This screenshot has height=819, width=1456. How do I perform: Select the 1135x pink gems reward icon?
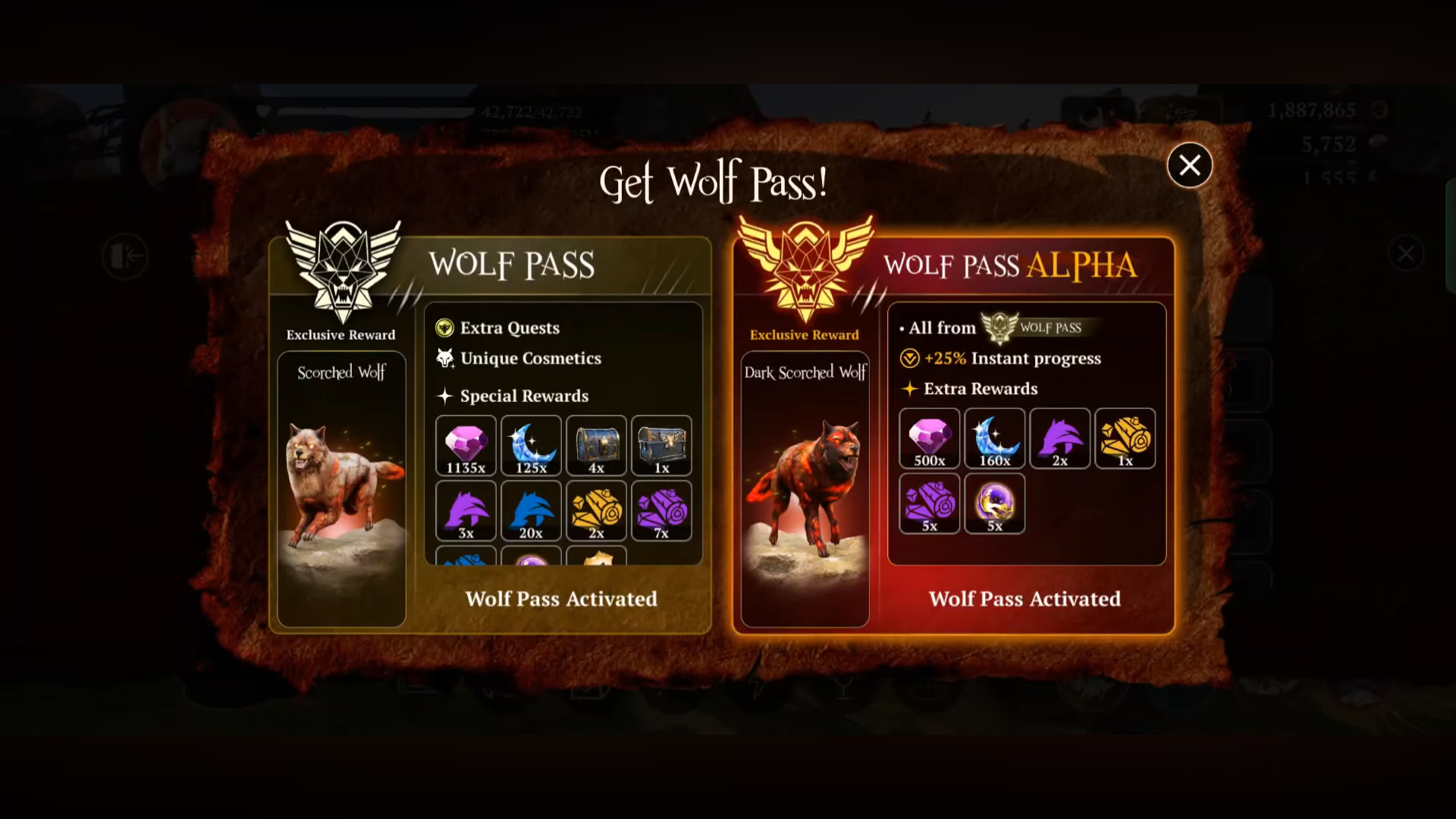coord(465,446)
